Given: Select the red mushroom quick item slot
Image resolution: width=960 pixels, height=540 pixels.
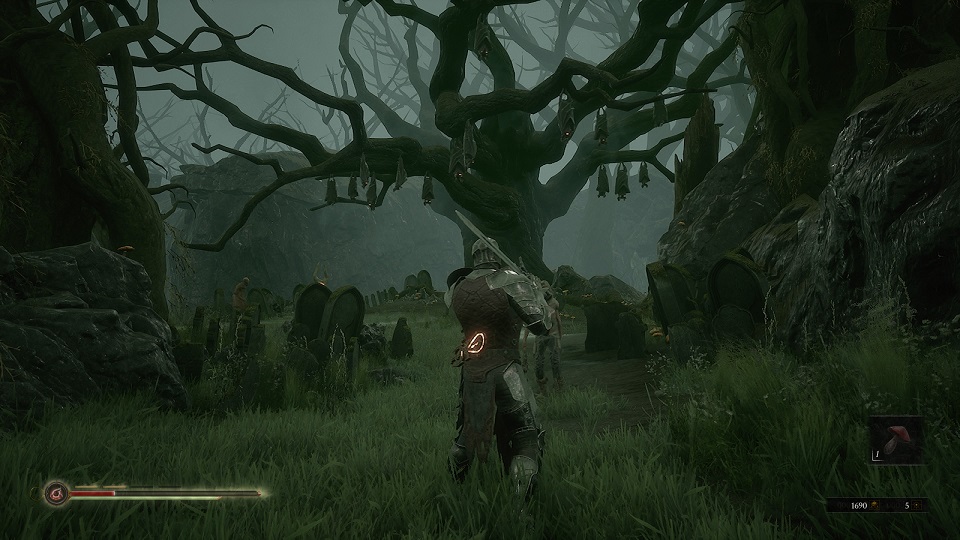Looking at the screenshot, I should point(895,440).
